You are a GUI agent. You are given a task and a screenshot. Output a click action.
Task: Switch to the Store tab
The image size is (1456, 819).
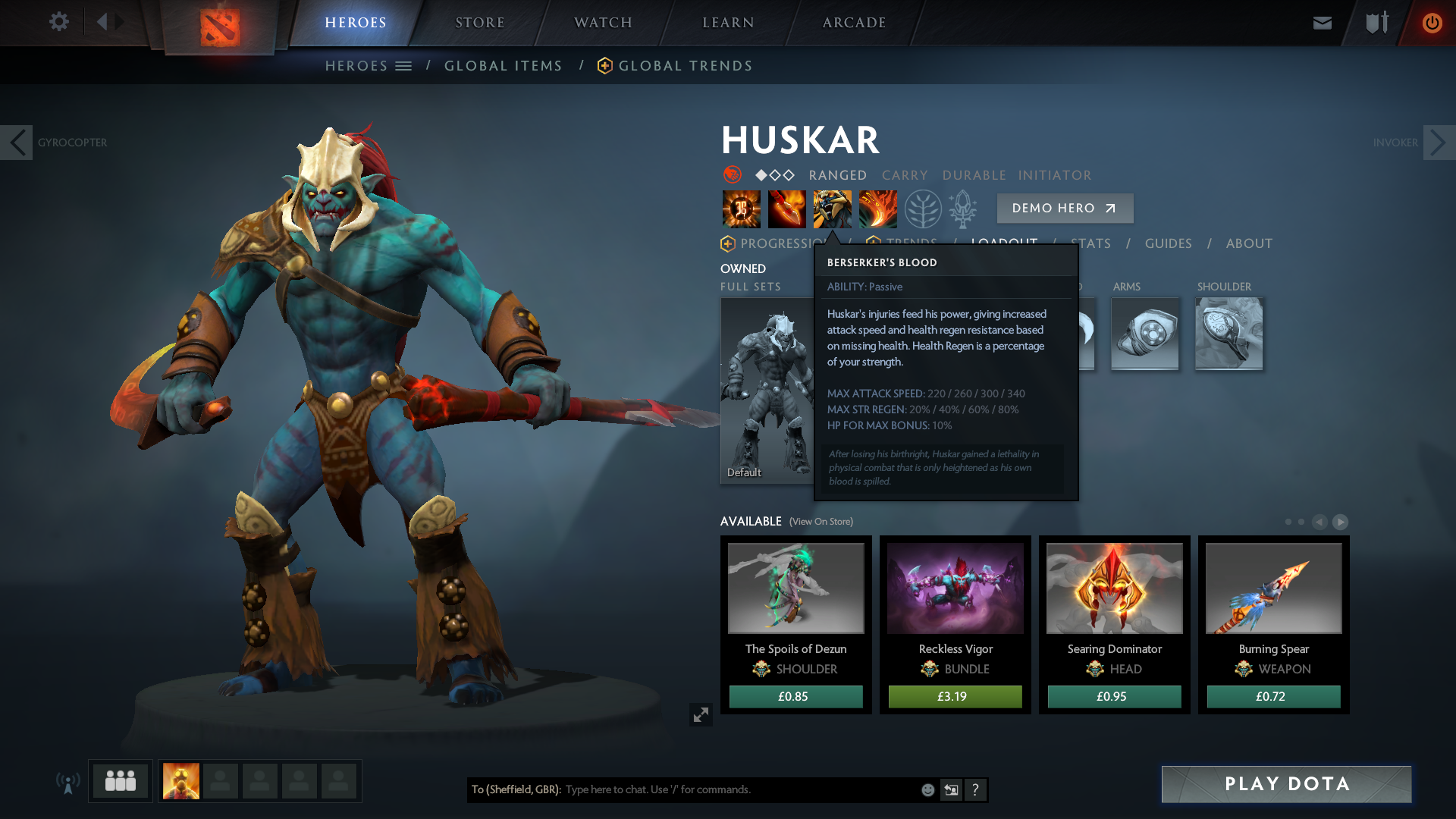(479, 23)
